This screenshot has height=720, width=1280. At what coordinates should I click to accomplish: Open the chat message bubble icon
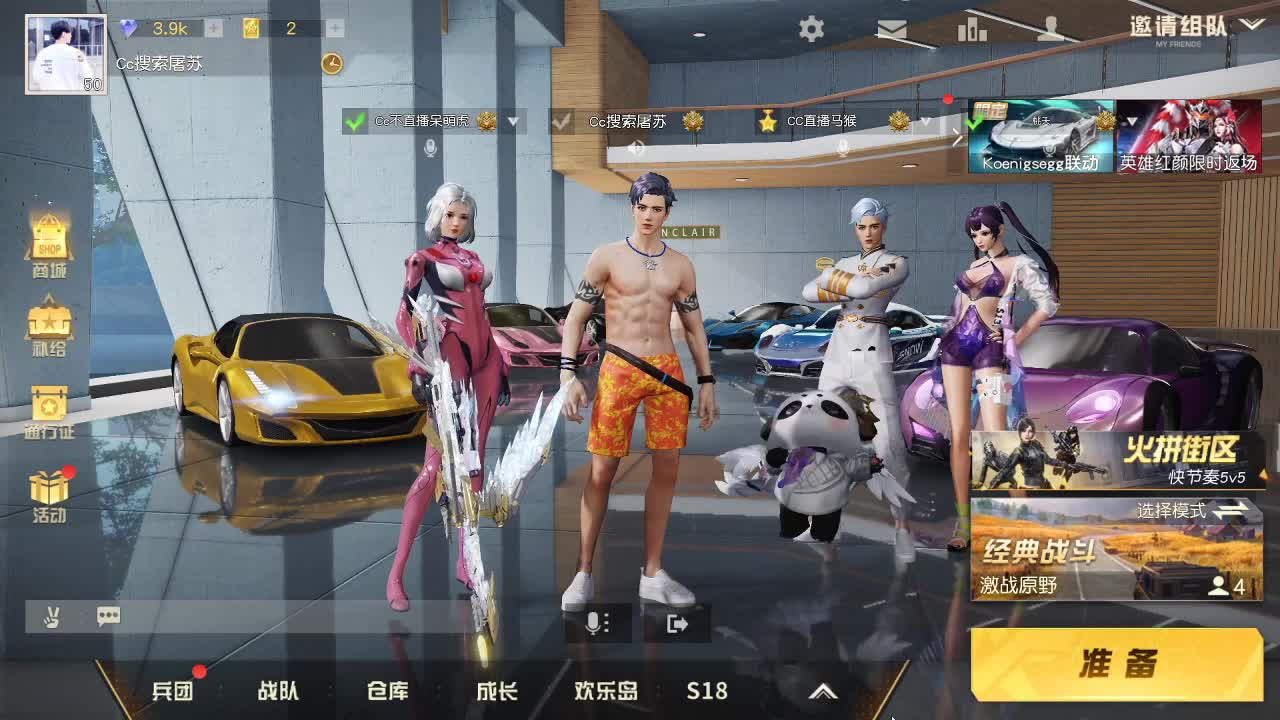(x=108, y=617)
